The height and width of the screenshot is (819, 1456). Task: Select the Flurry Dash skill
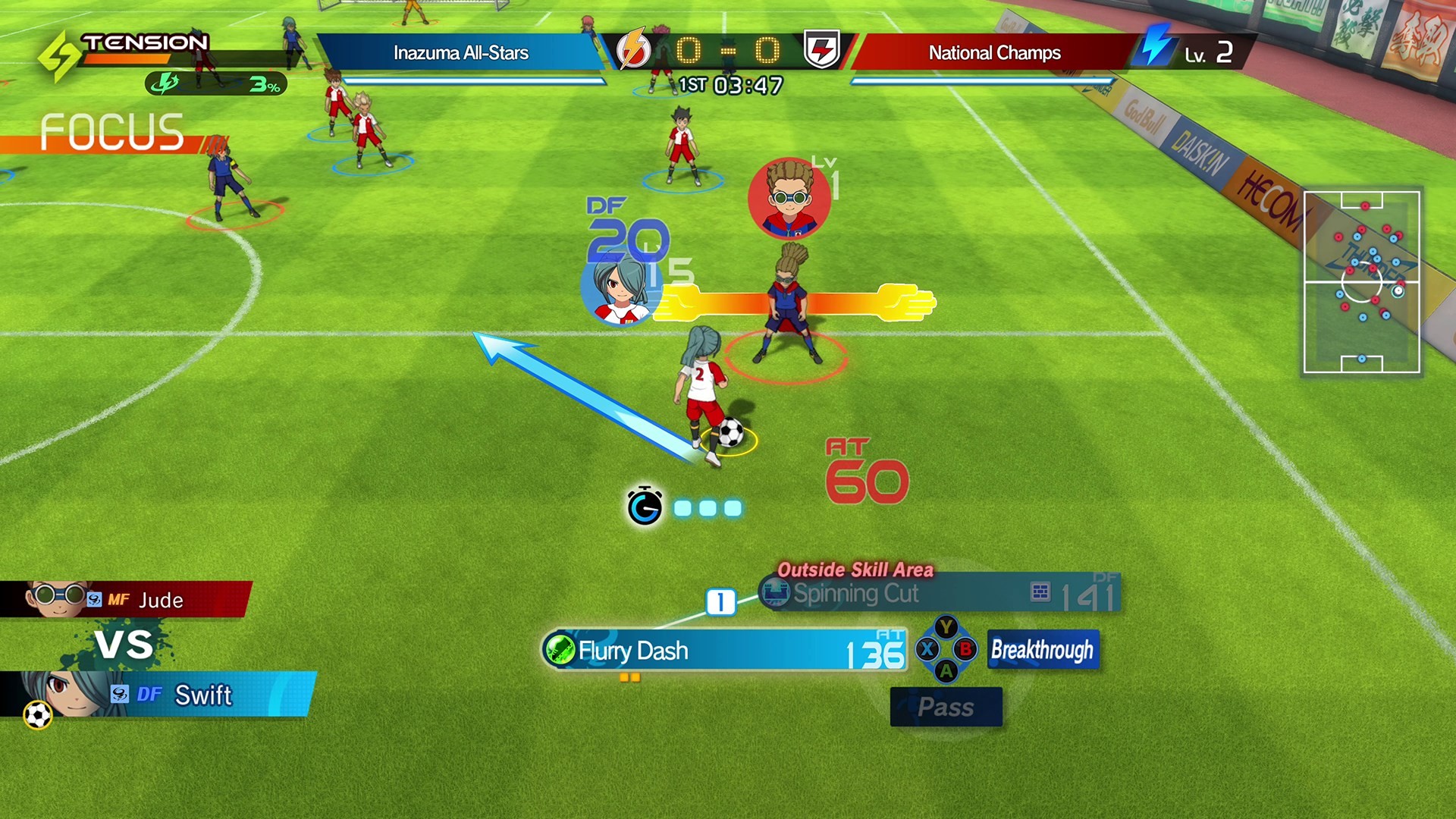(724, 651)
